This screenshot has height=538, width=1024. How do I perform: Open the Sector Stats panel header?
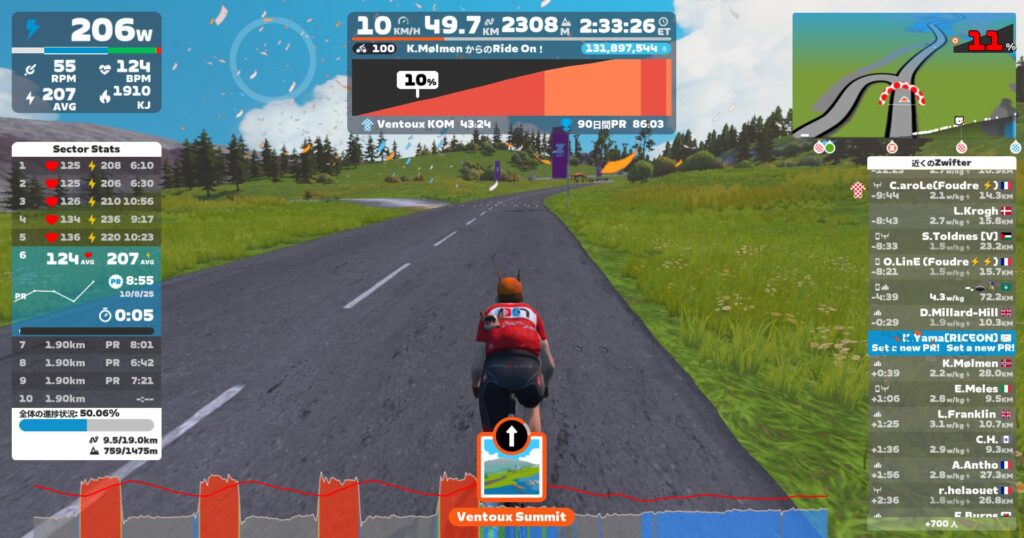click(85, 149)
